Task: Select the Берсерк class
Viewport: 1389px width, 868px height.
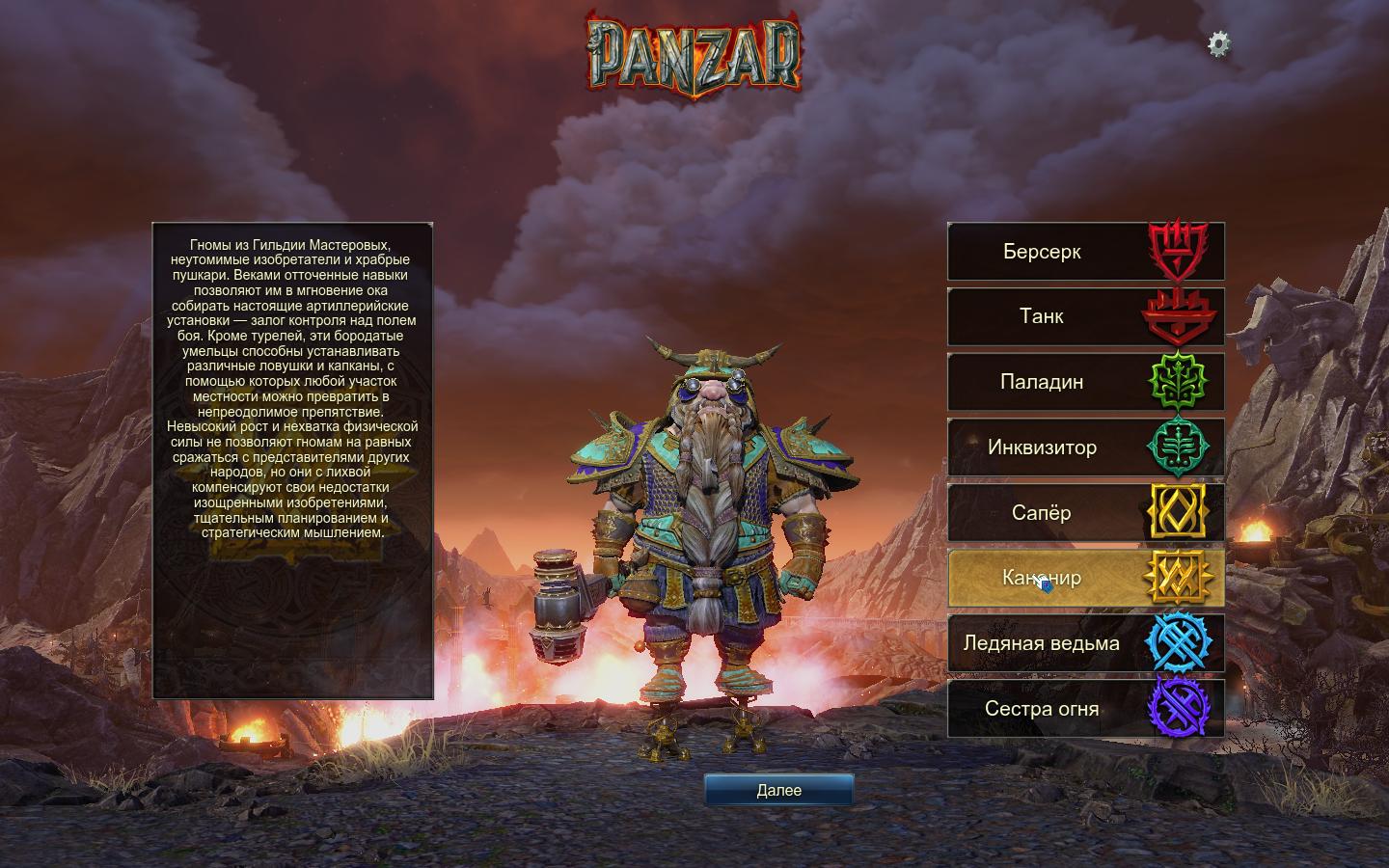Action: (1085, 252)
